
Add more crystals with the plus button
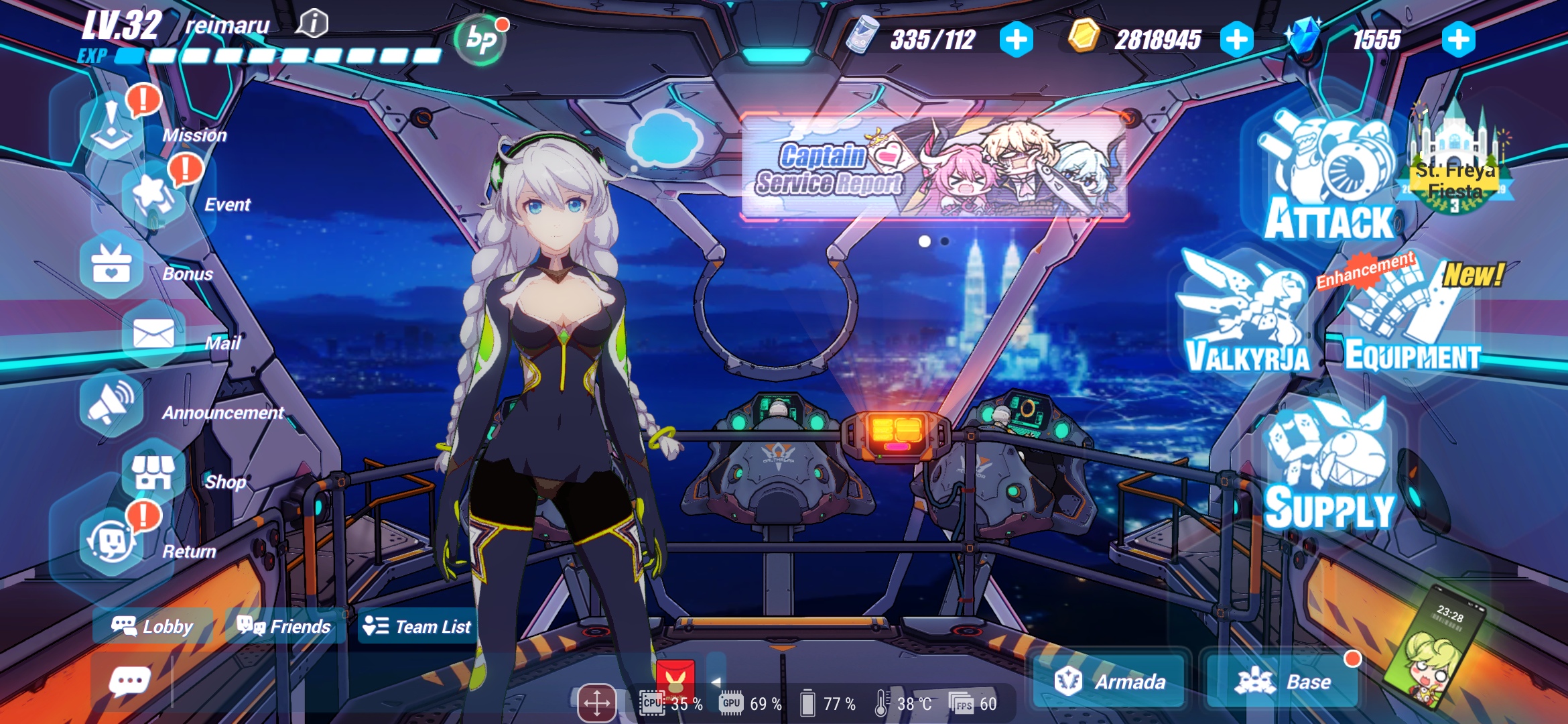pos(1458,40)
